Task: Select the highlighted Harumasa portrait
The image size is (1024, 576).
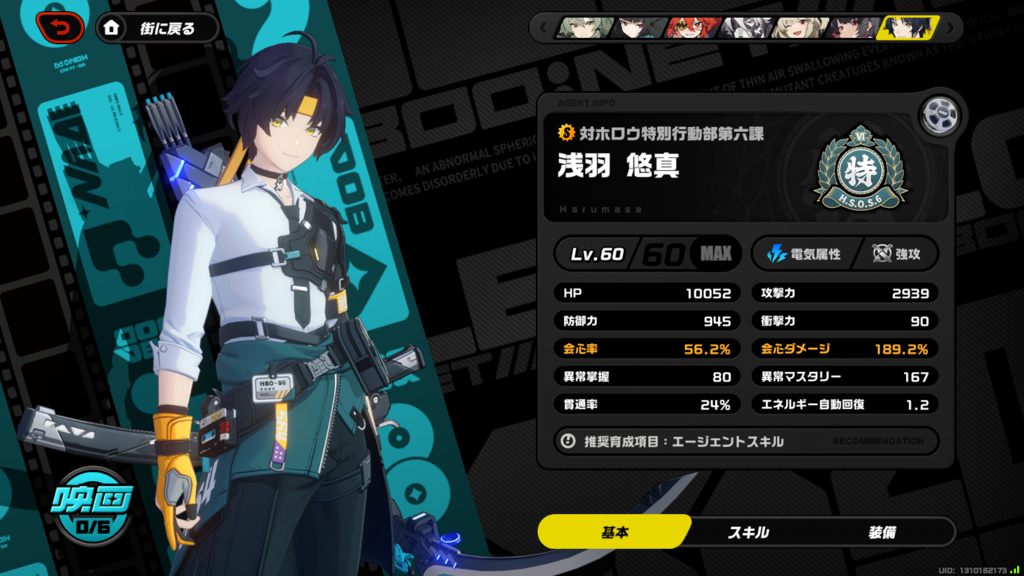Action: pos(907,27)
